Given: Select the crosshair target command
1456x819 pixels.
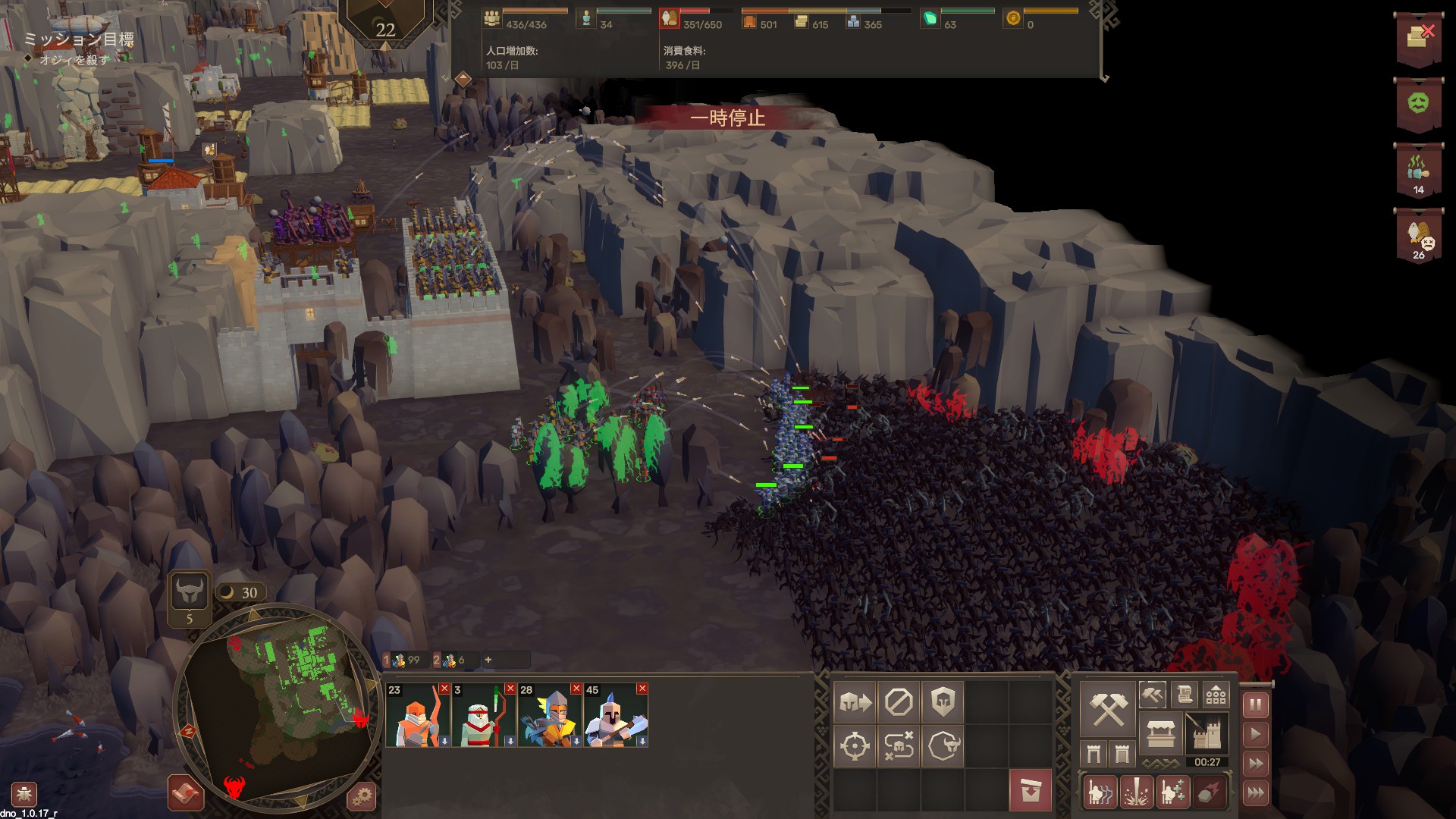Looking at the screenshot, I should coord(855,746).
